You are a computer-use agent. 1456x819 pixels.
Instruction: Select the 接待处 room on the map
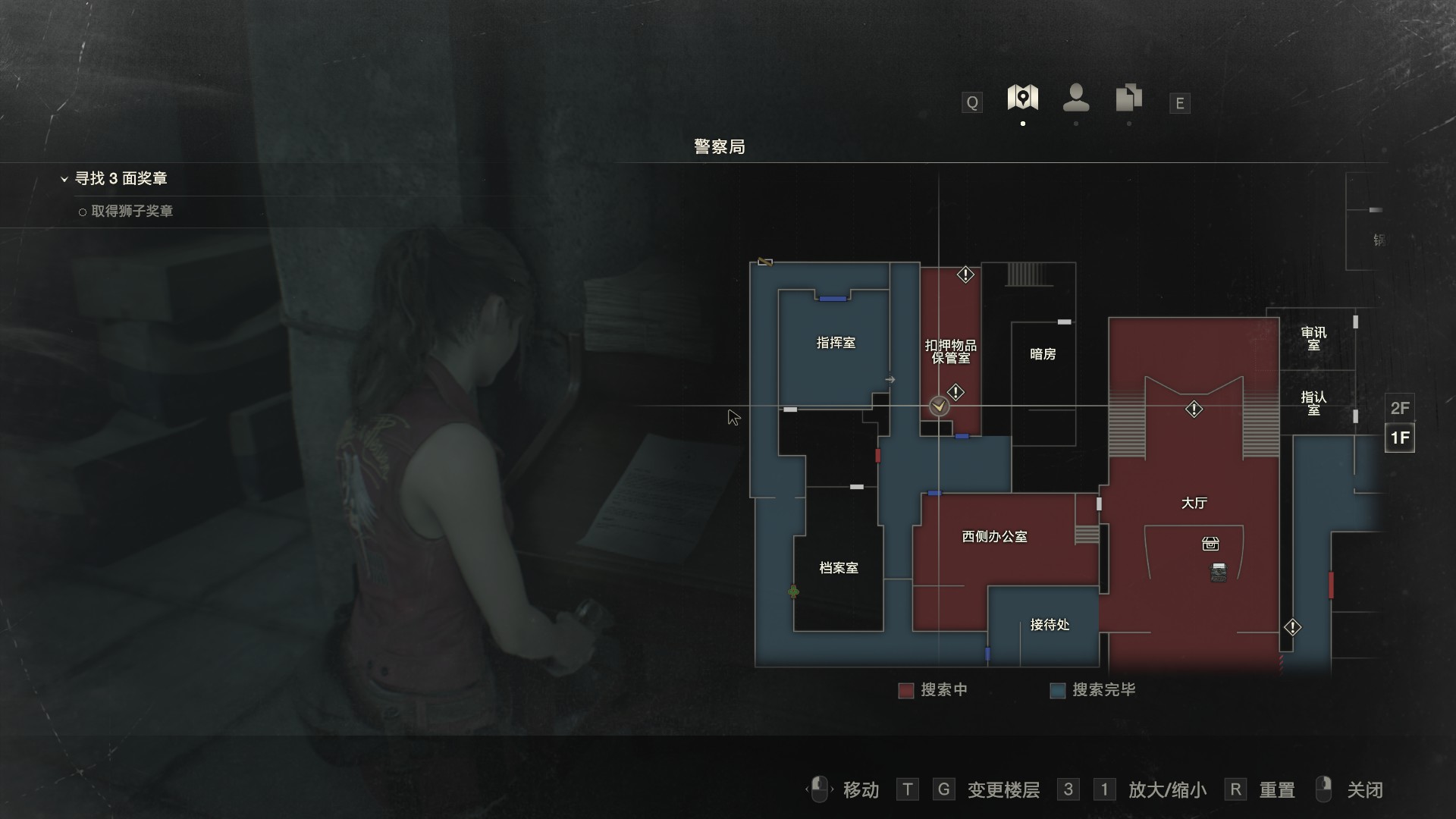point(1050,625)
